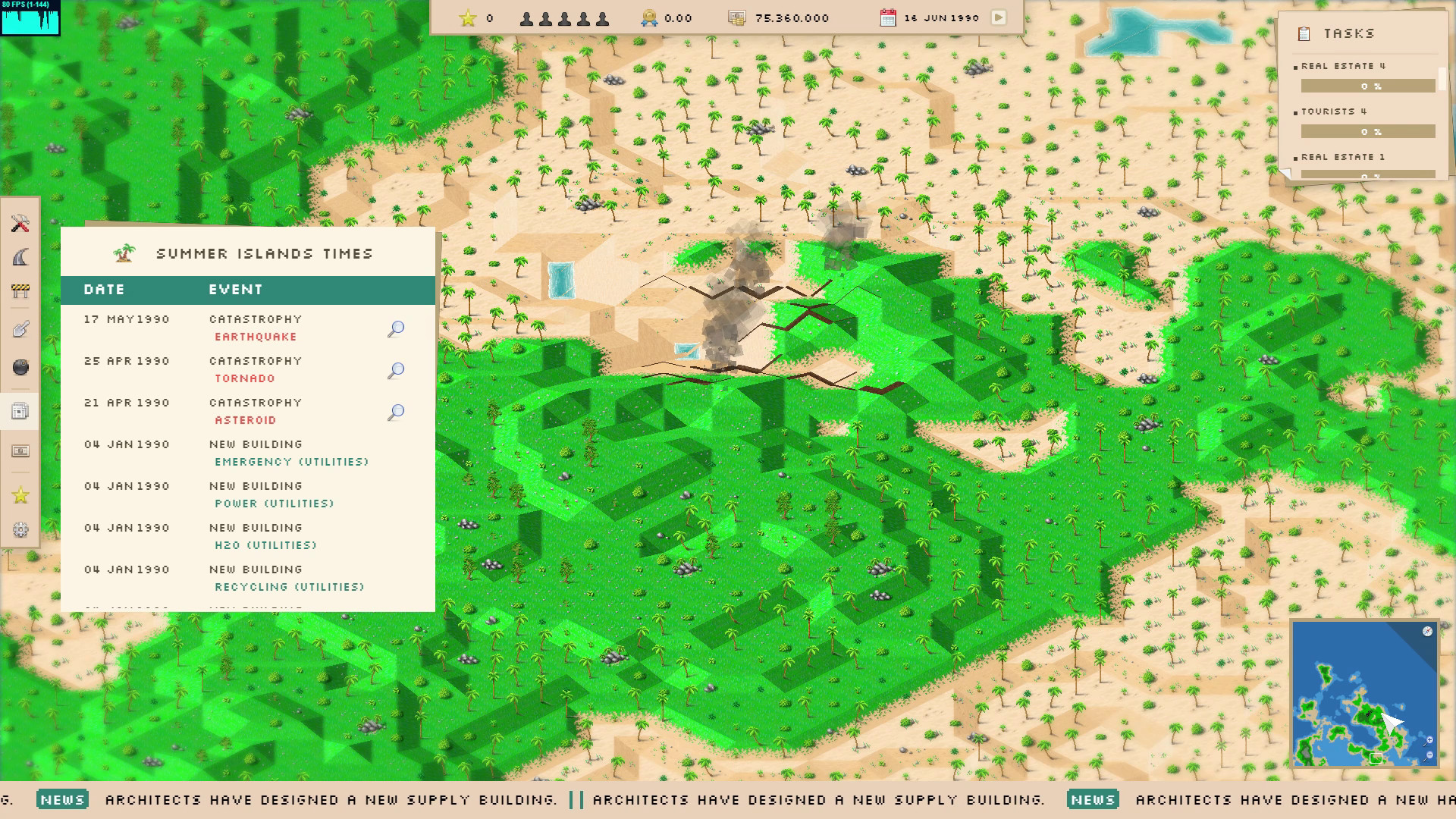Open the bomb catastrophe tool
This screenshot has width=1456, height=819.
point(20,367)
